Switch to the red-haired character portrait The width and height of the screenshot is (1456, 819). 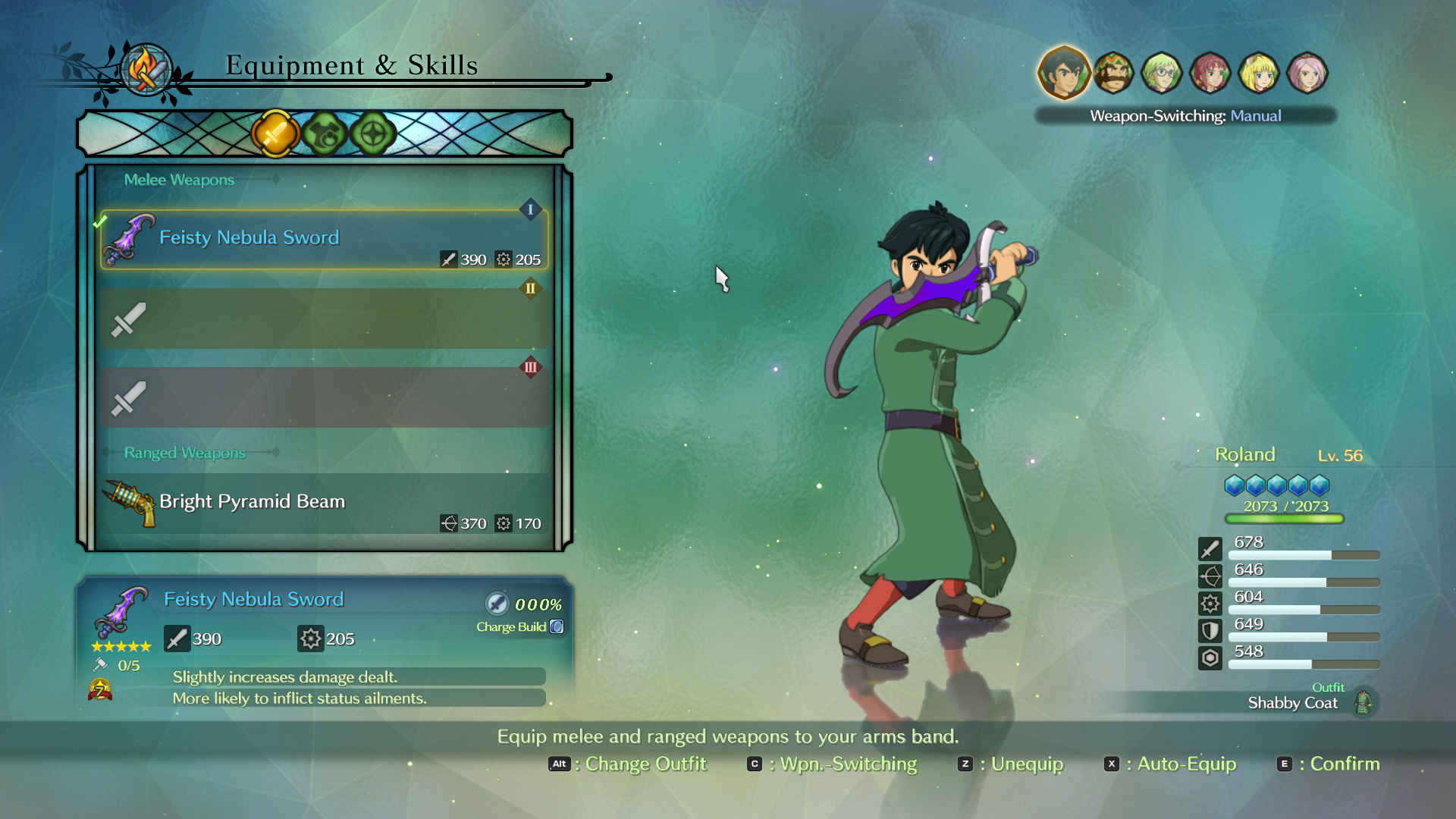[1210, 74]
